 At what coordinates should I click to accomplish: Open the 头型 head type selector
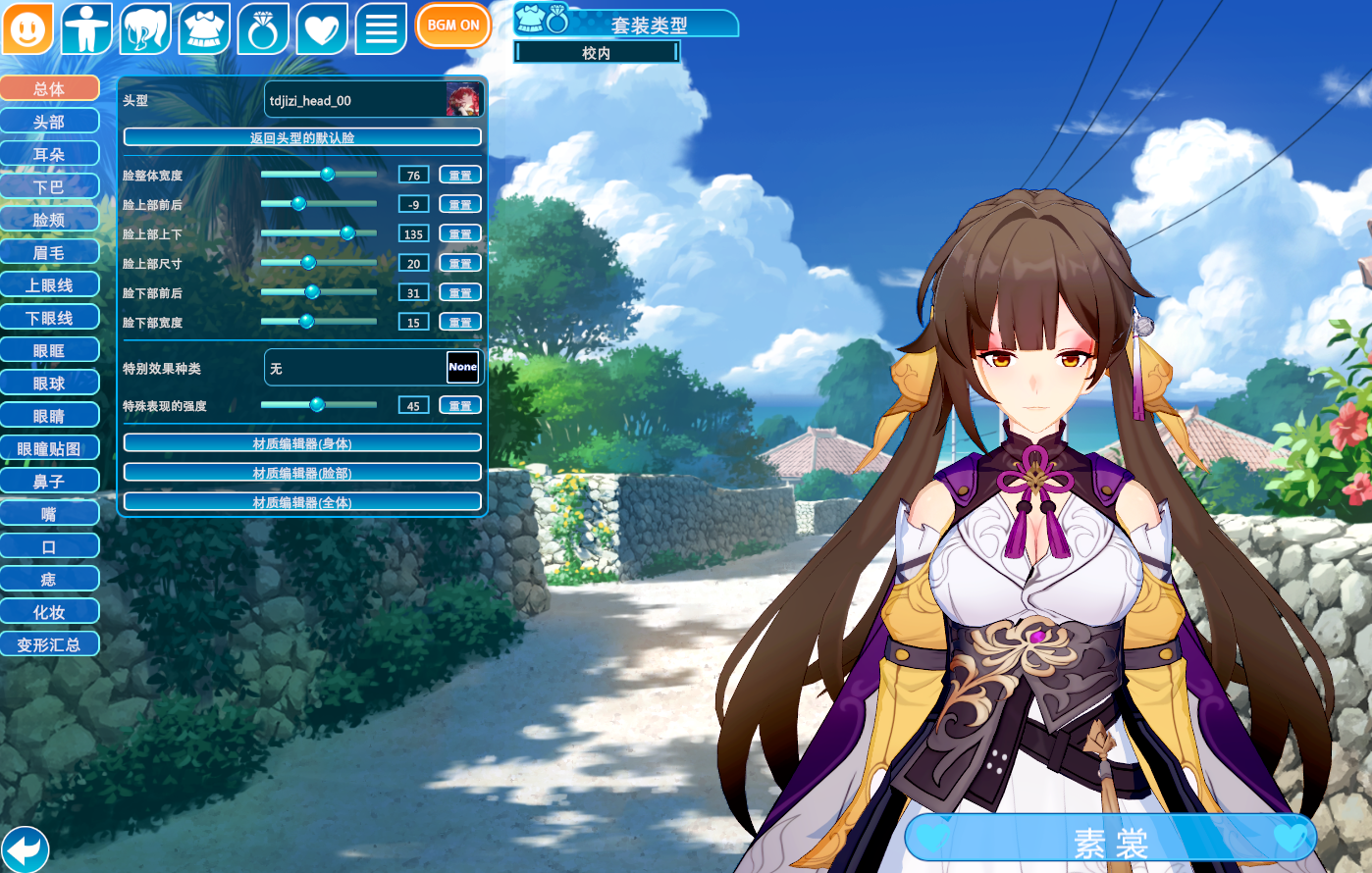coord(374,100)
